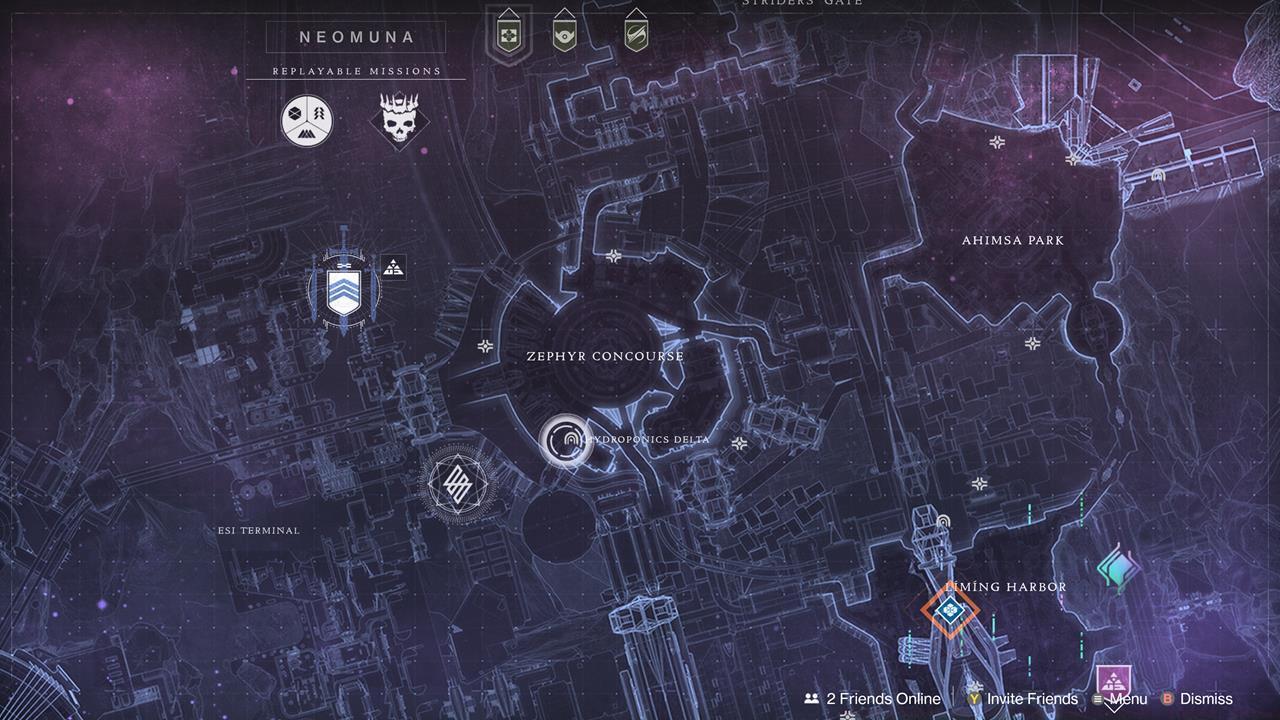Select the orange diamond marker at Liming Harbor
Screen dimensions: 1280x720
click(949, 609)
